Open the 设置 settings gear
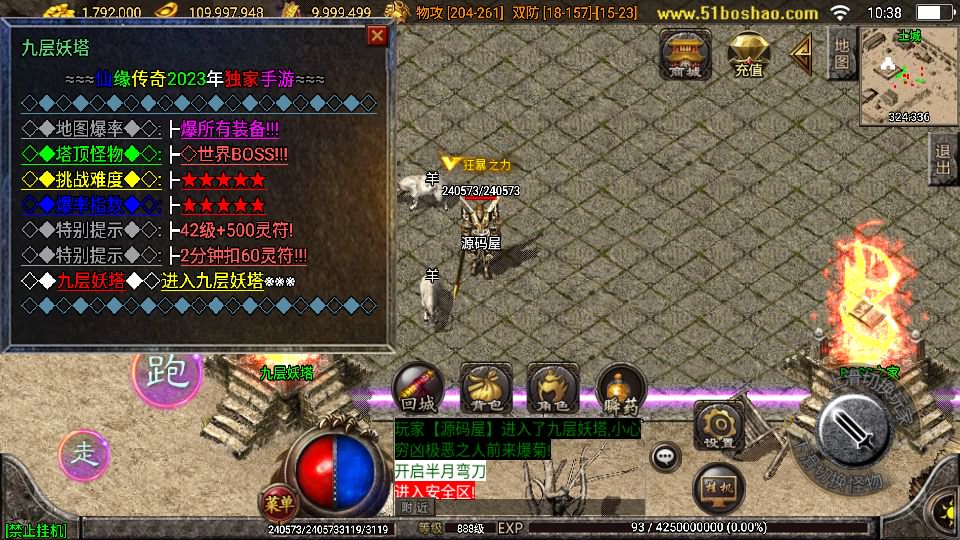Screen dimensions: 960x540 click(717, 427)
